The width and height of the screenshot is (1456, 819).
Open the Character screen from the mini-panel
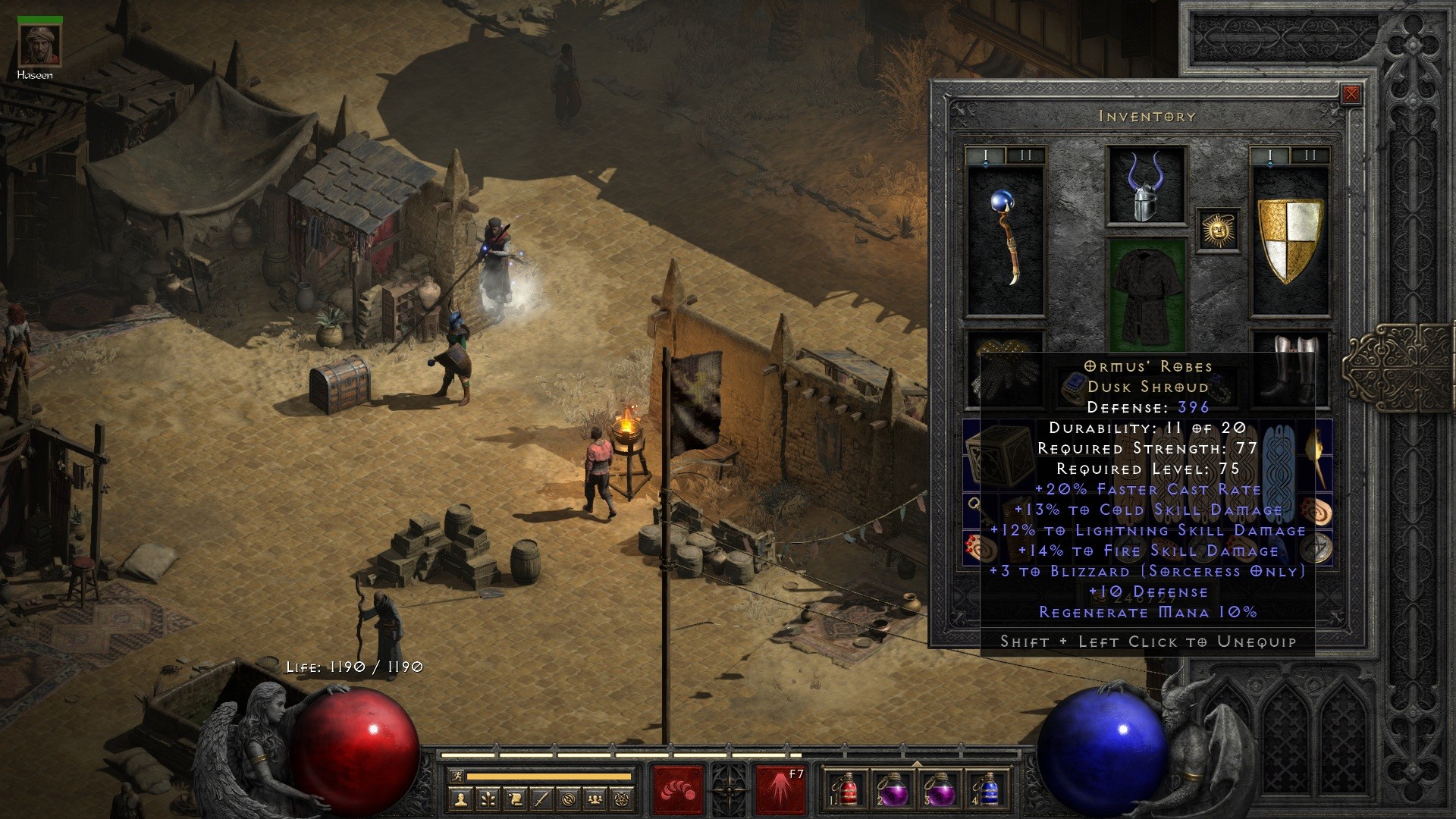point(460,799)
